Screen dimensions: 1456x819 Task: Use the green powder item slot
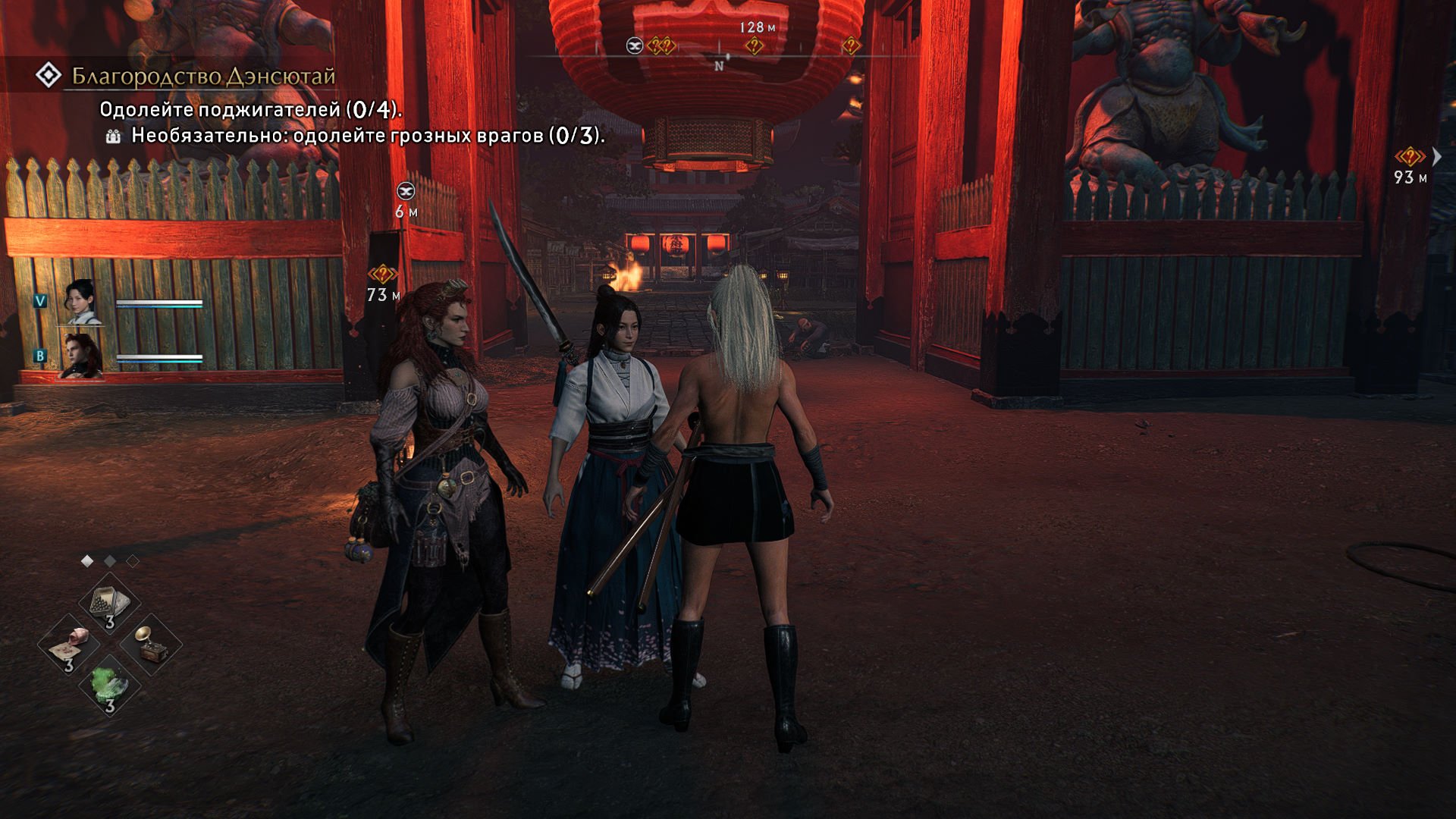[x=110, y=686]
